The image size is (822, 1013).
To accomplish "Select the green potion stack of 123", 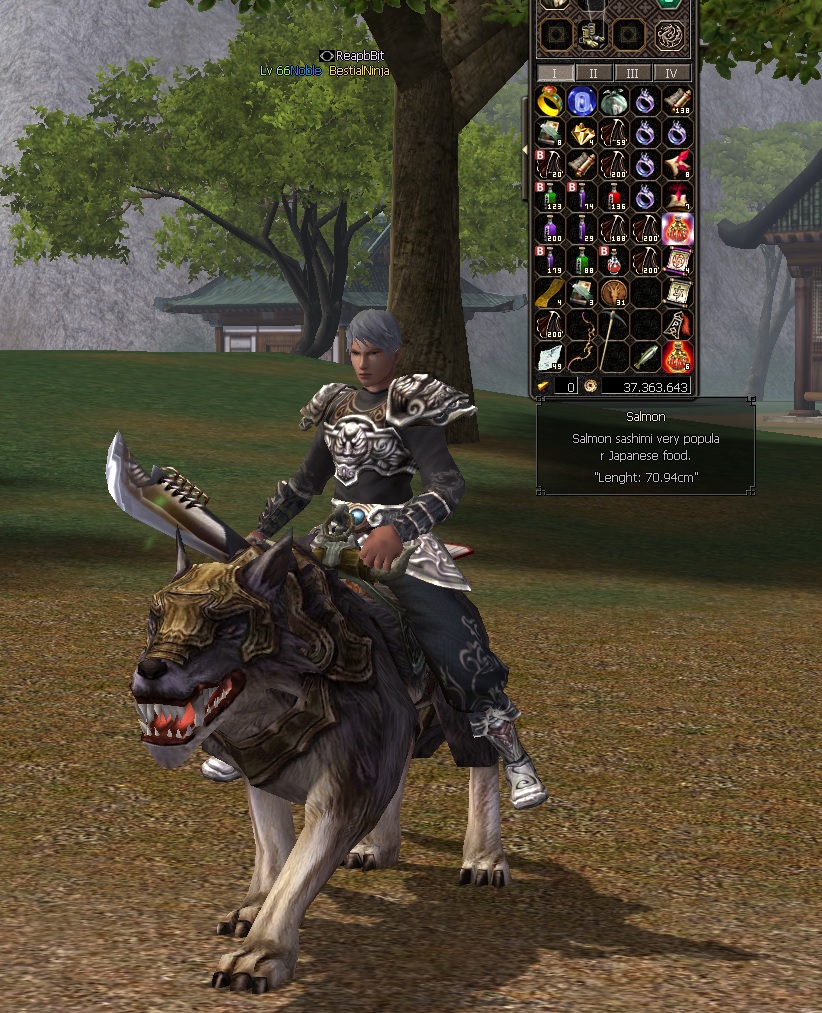I will point(550,197).
